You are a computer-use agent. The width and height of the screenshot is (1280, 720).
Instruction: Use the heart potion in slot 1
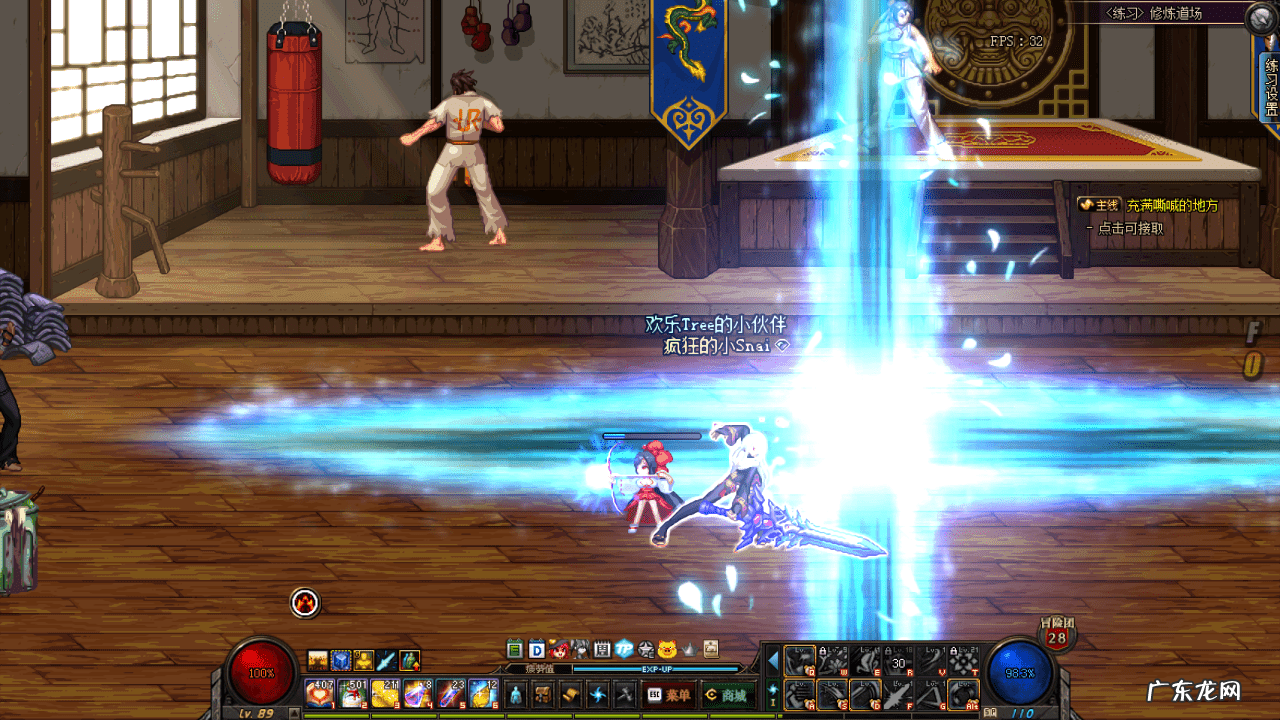[320, 692]
